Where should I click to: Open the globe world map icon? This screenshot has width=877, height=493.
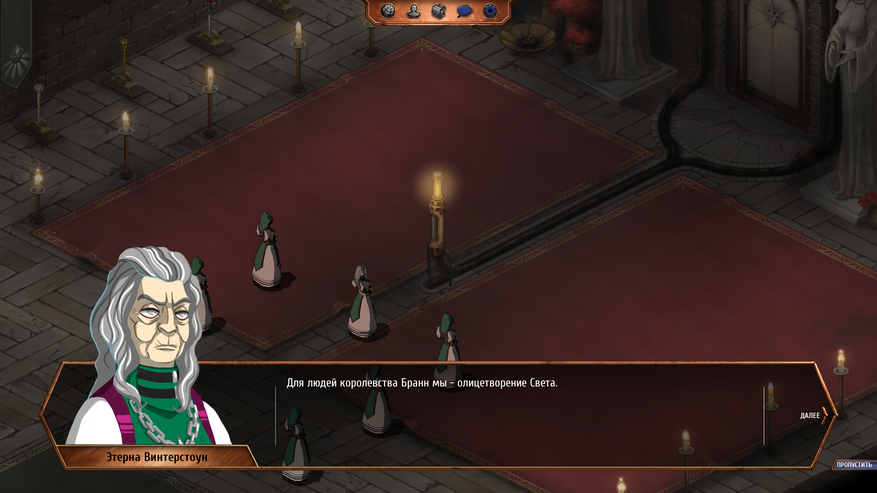pyautogui.click(x=388, y=11)
